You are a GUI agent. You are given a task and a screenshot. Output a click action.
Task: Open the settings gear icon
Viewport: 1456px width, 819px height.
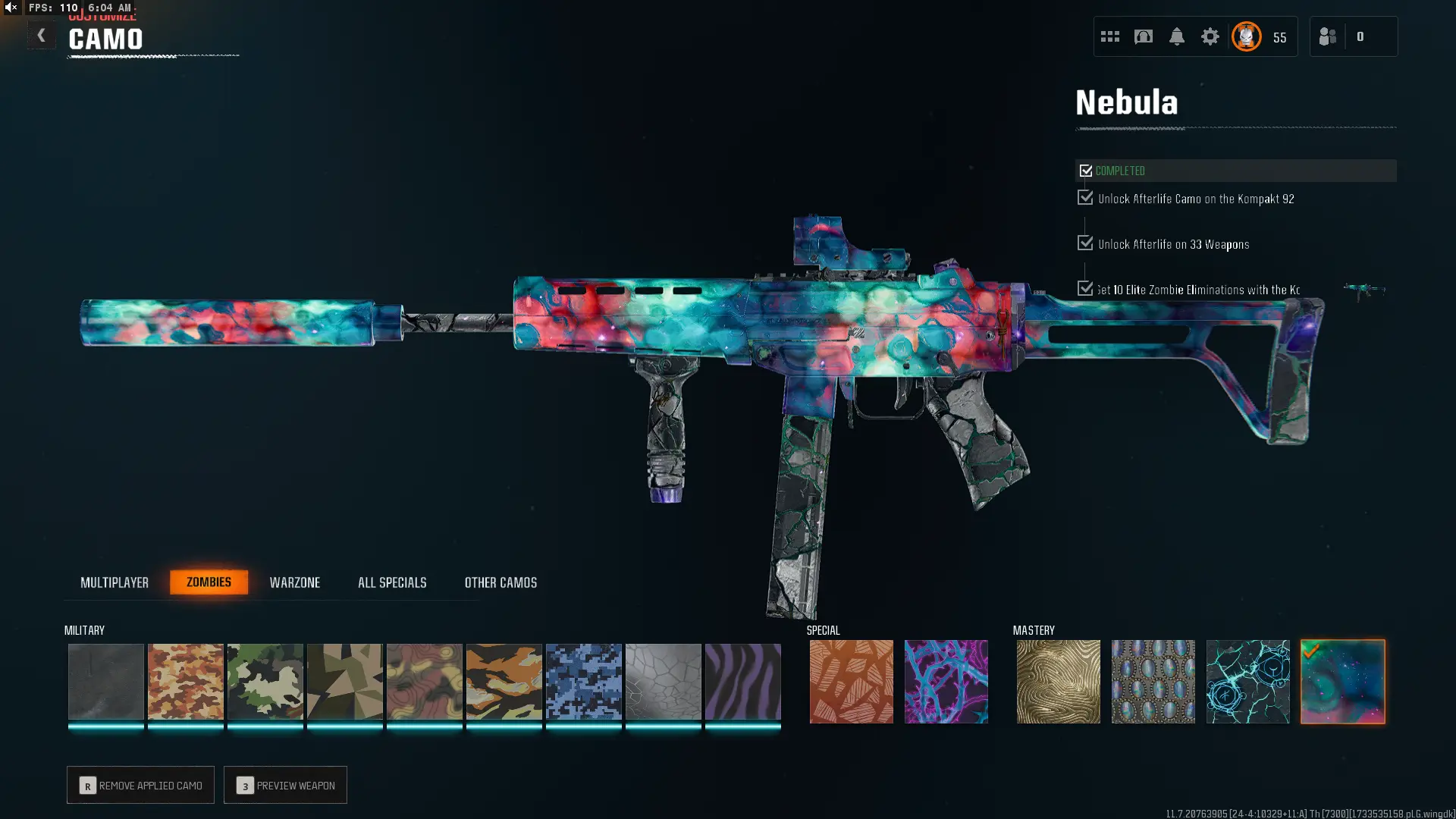click(x=1210, y=36)
